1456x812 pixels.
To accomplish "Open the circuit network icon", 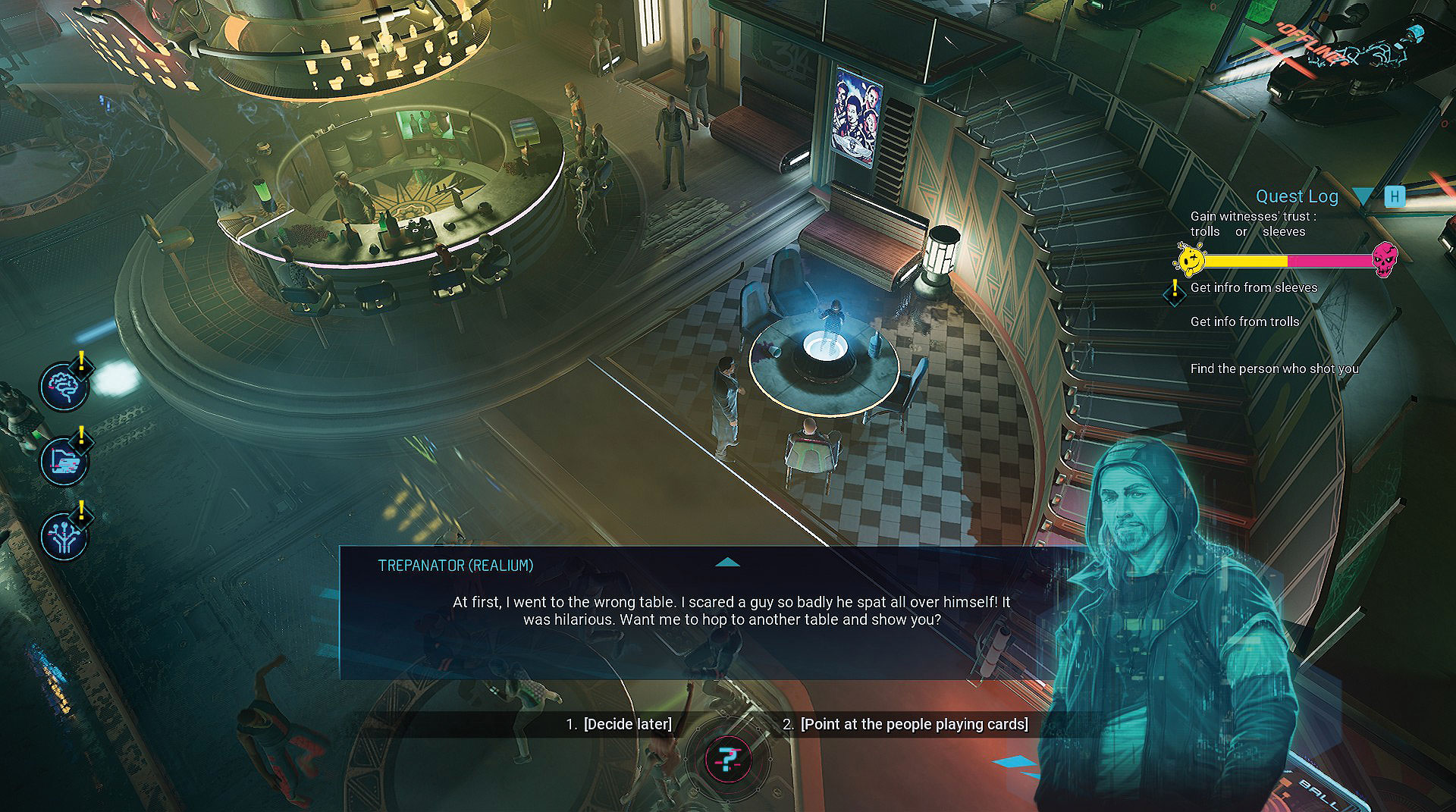I will [64, 535].
